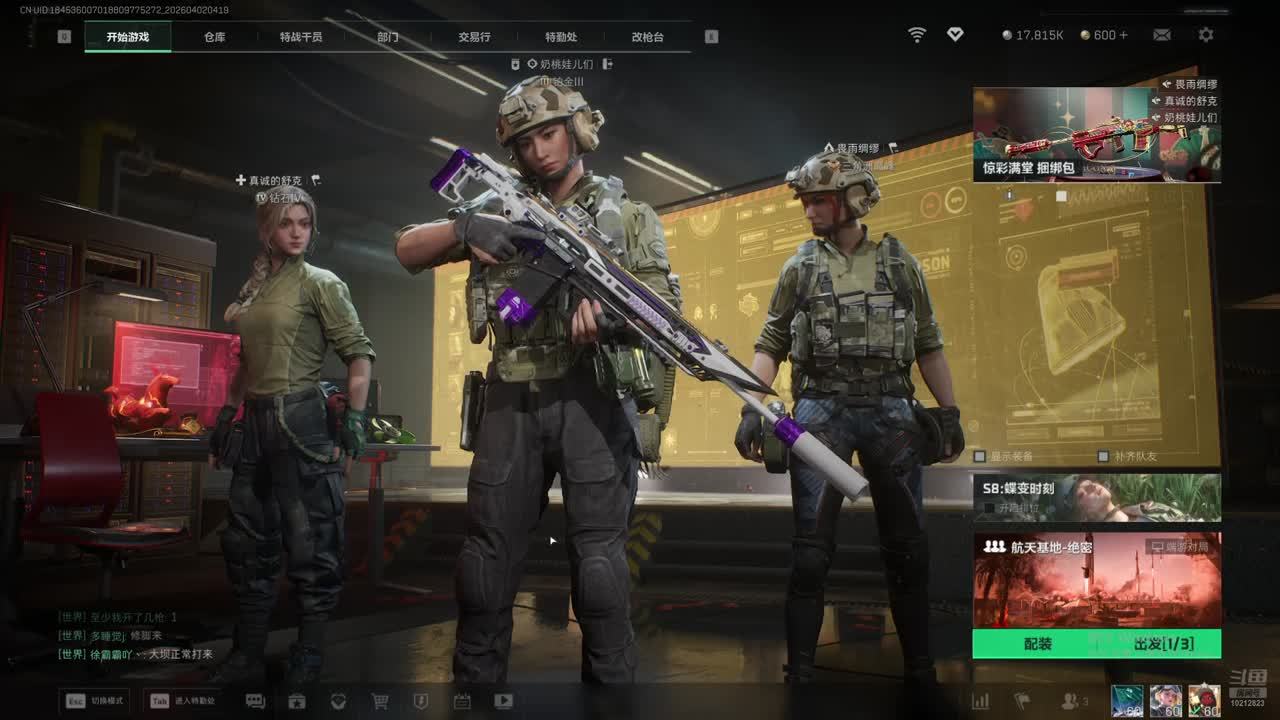Open the shopping cart icon
Image resolution: width=1280 pixels, height=720 pixels.
380,701
